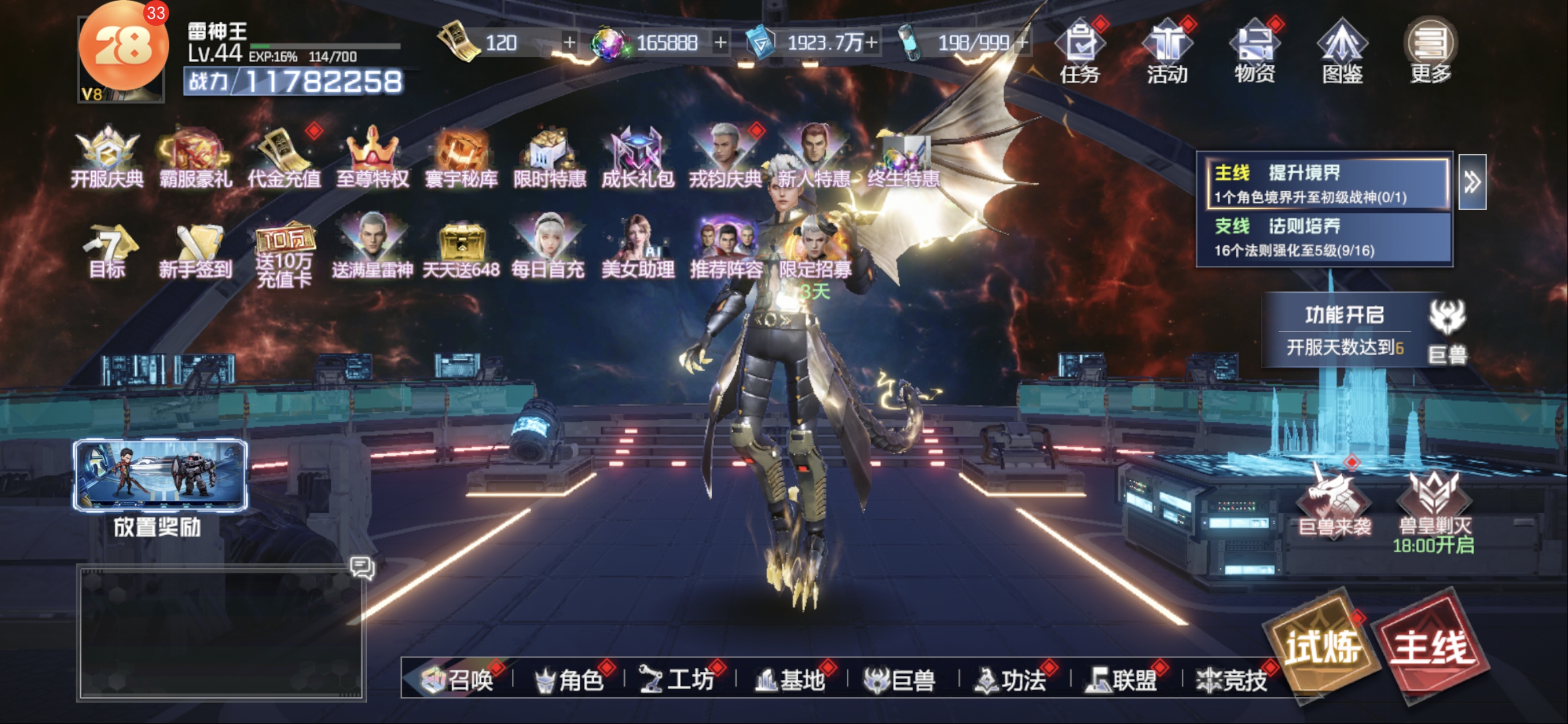Switch to the 召唤 summon tab
The width and height of the screenshot is (1568, 724).
click(458, 679)
